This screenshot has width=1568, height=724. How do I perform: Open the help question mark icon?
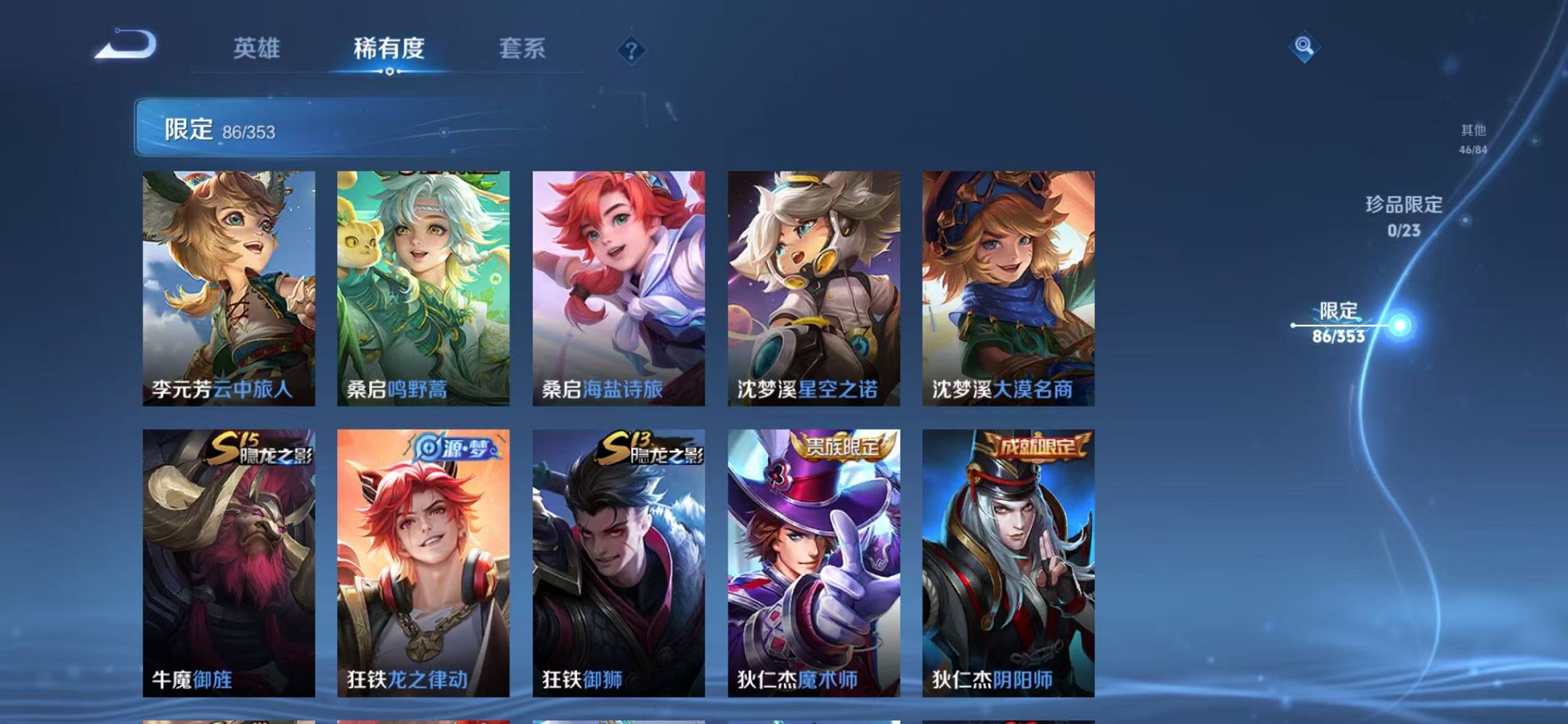pos(632,50)
